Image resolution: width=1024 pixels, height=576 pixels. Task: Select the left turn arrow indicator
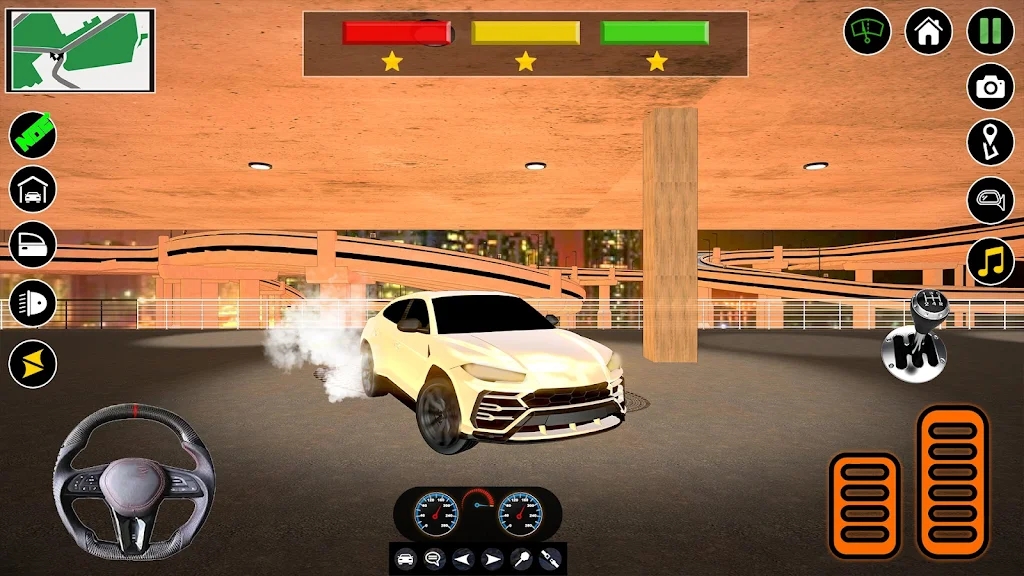click(463, 559)
